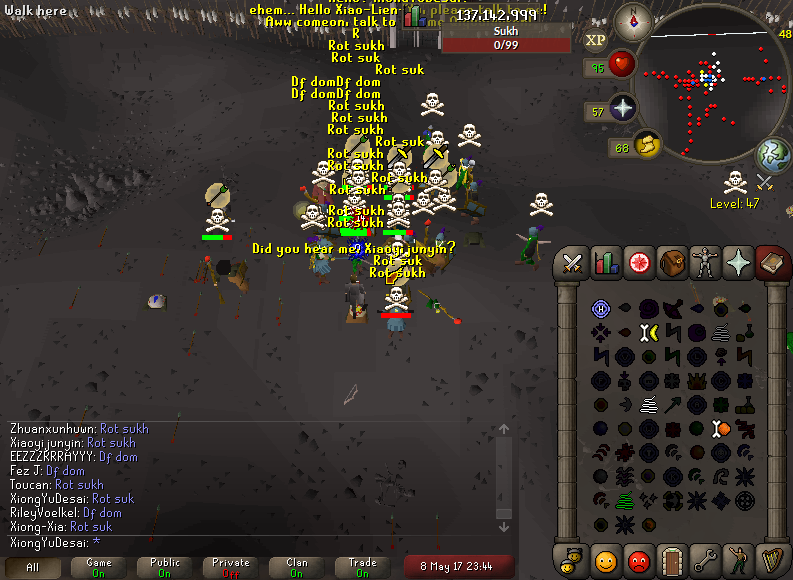Open the Logout door tab
This screenshot has width=793, height=580.
[672, 561]
